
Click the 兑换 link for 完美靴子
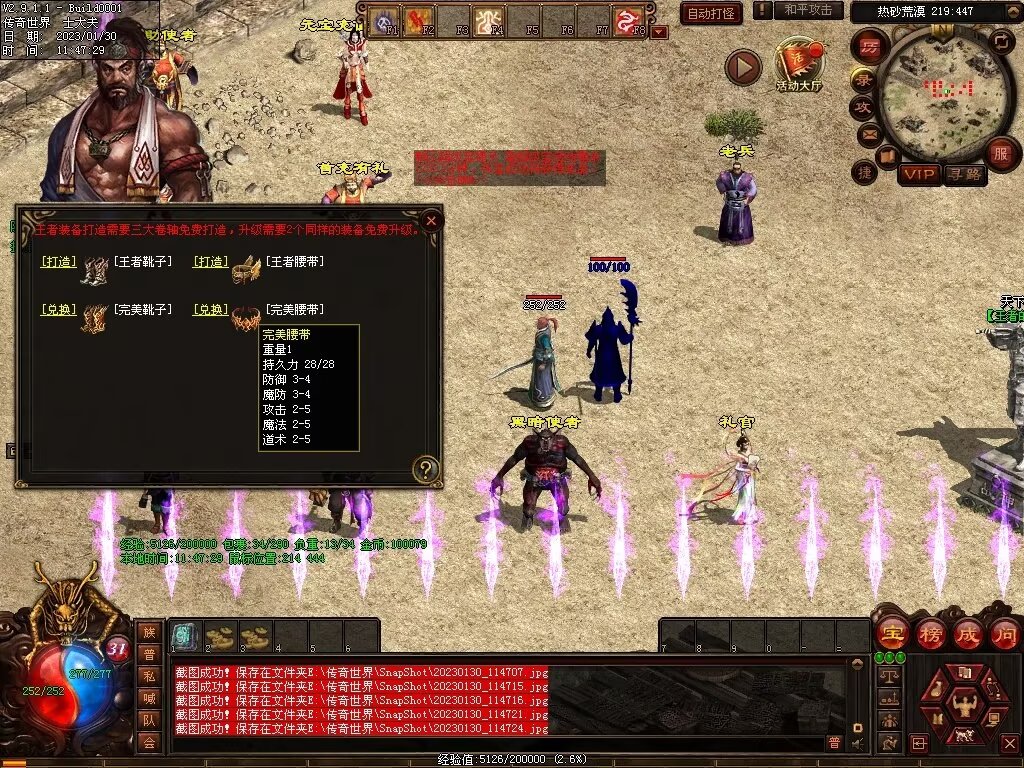(x=59, y=310)
